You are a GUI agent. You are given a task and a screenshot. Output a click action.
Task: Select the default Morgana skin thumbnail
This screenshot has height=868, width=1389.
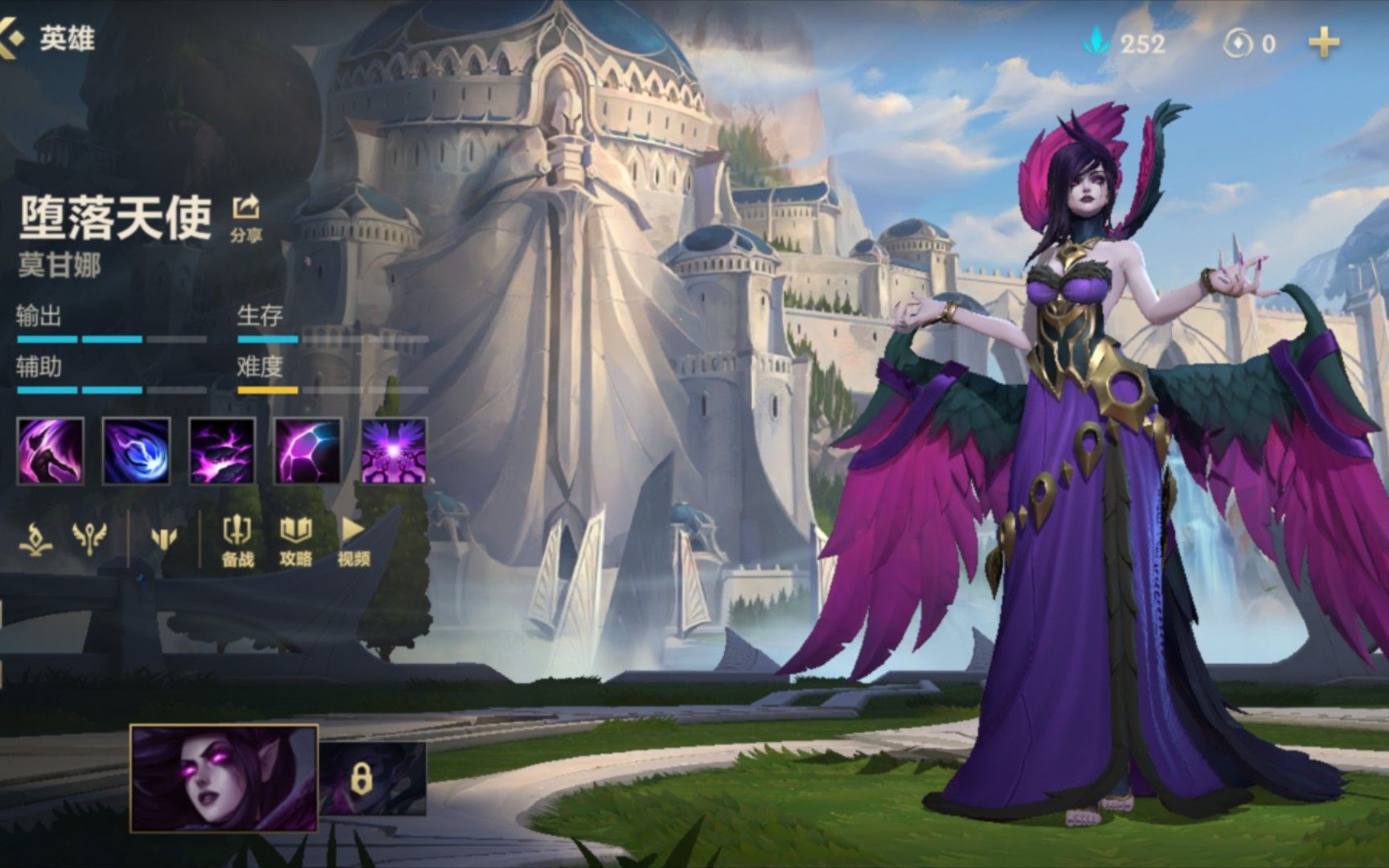[224, 778]
